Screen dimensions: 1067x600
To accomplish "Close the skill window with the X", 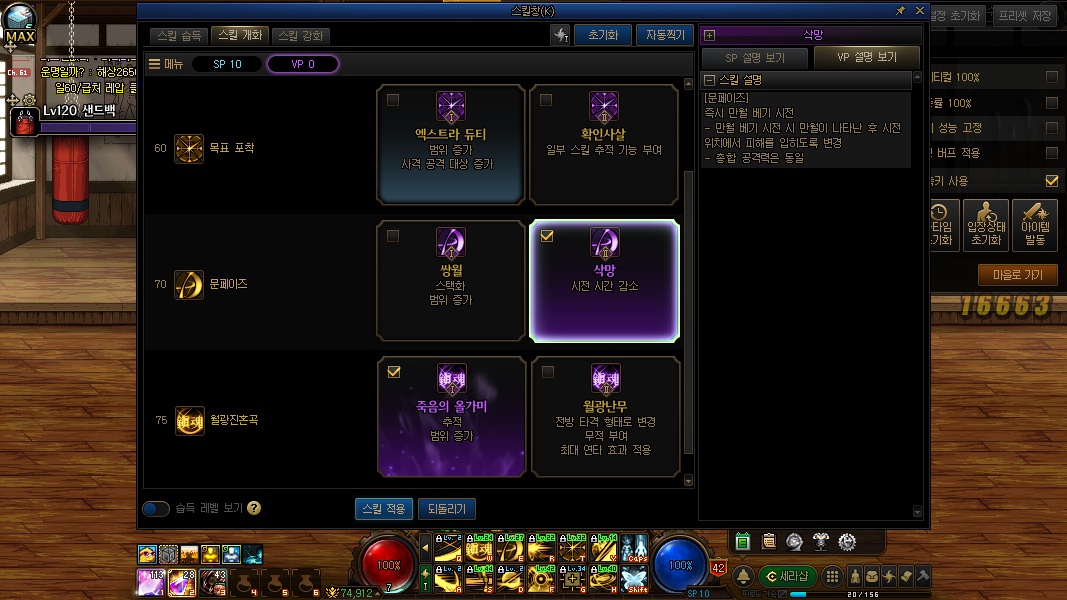I will pyautogui.click(x=918, y=10).
